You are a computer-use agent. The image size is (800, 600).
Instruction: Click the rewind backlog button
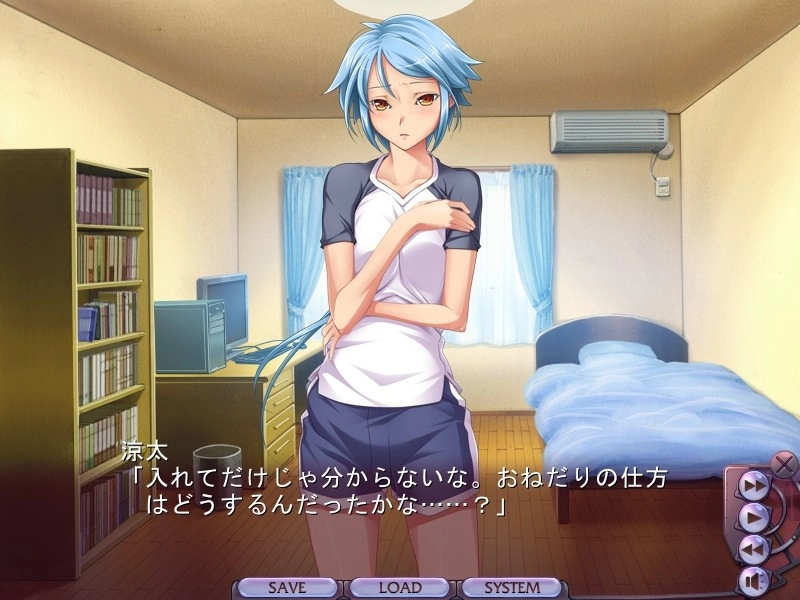(x=753, y=548)
